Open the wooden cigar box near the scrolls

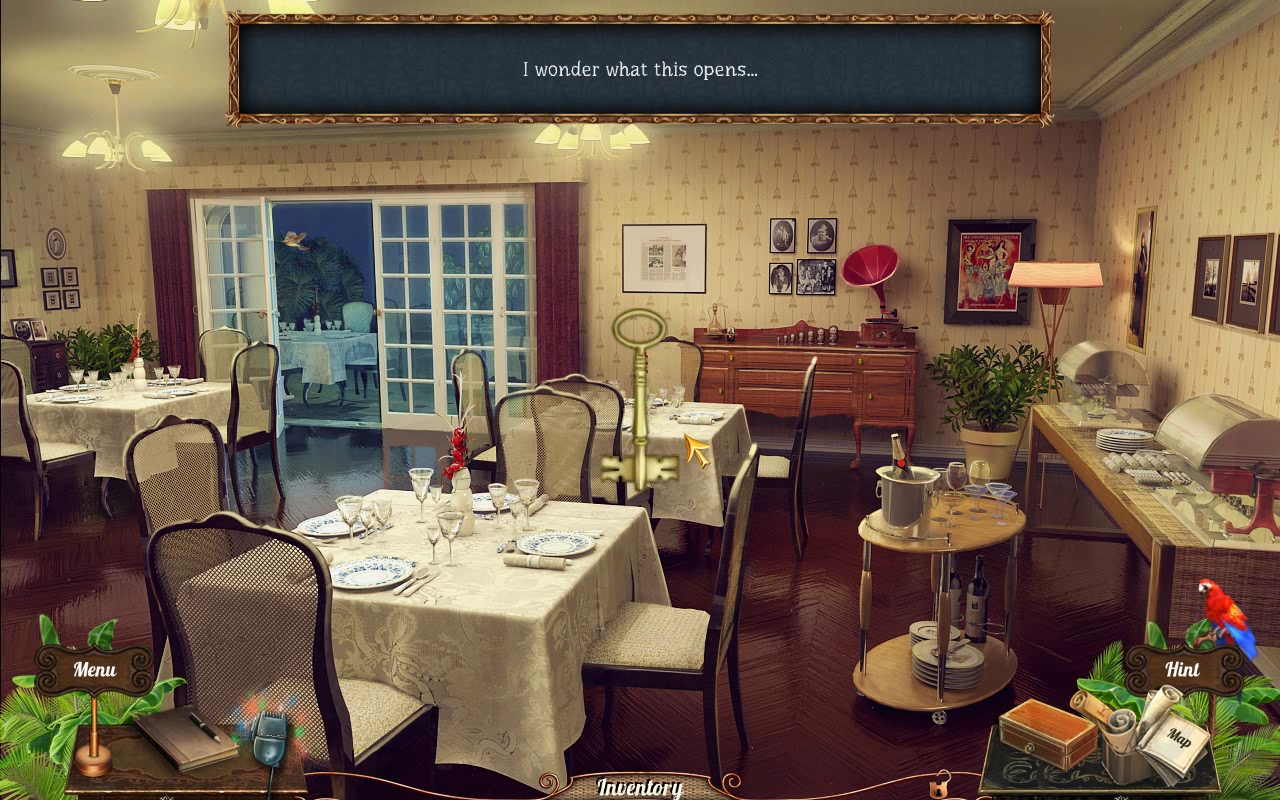(1045, 730)
